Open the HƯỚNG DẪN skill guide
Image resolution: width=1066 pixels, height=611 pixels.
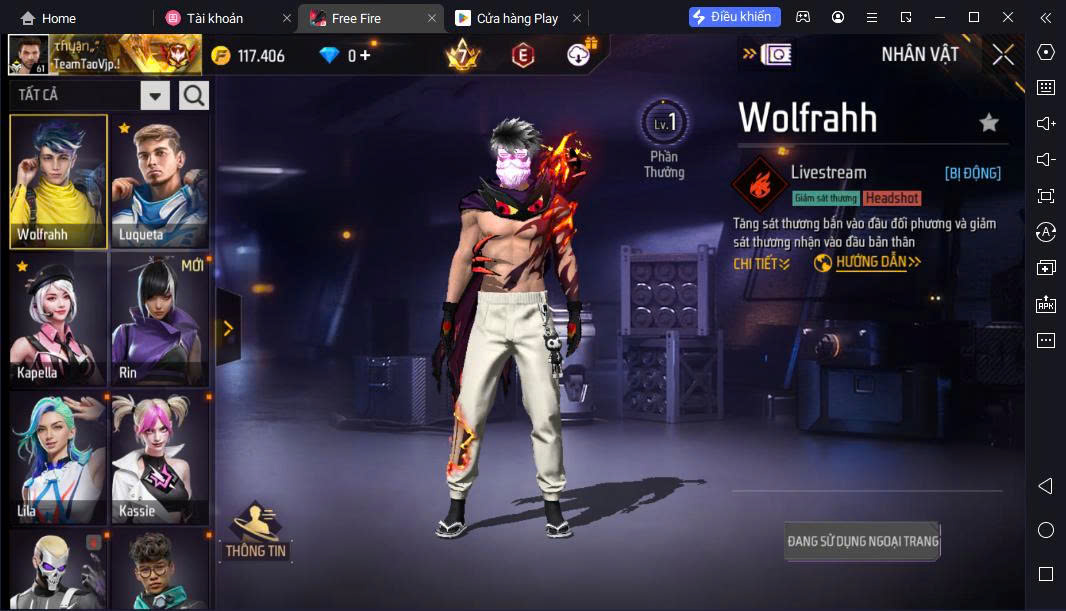tap(868, 263)
